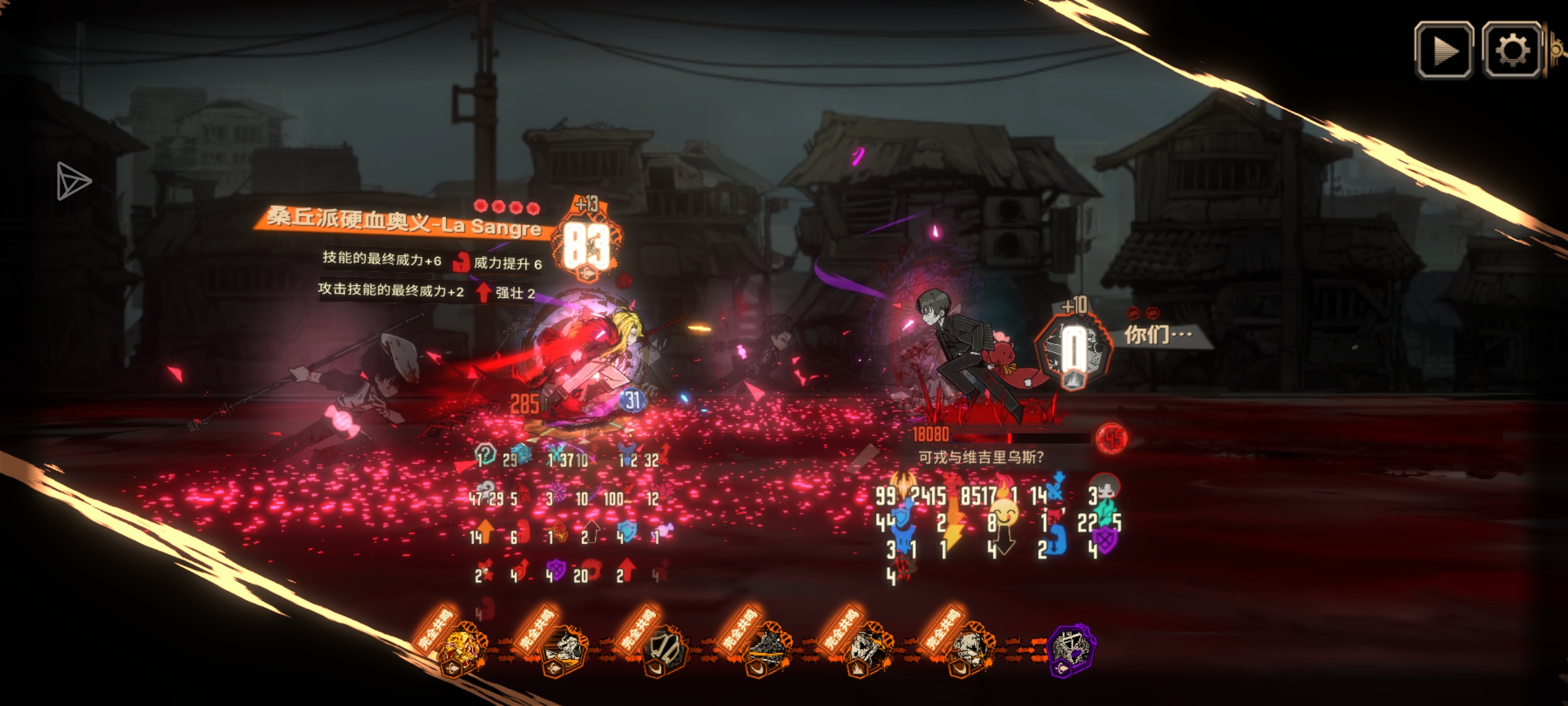Open the gear settings menu

1512,50
